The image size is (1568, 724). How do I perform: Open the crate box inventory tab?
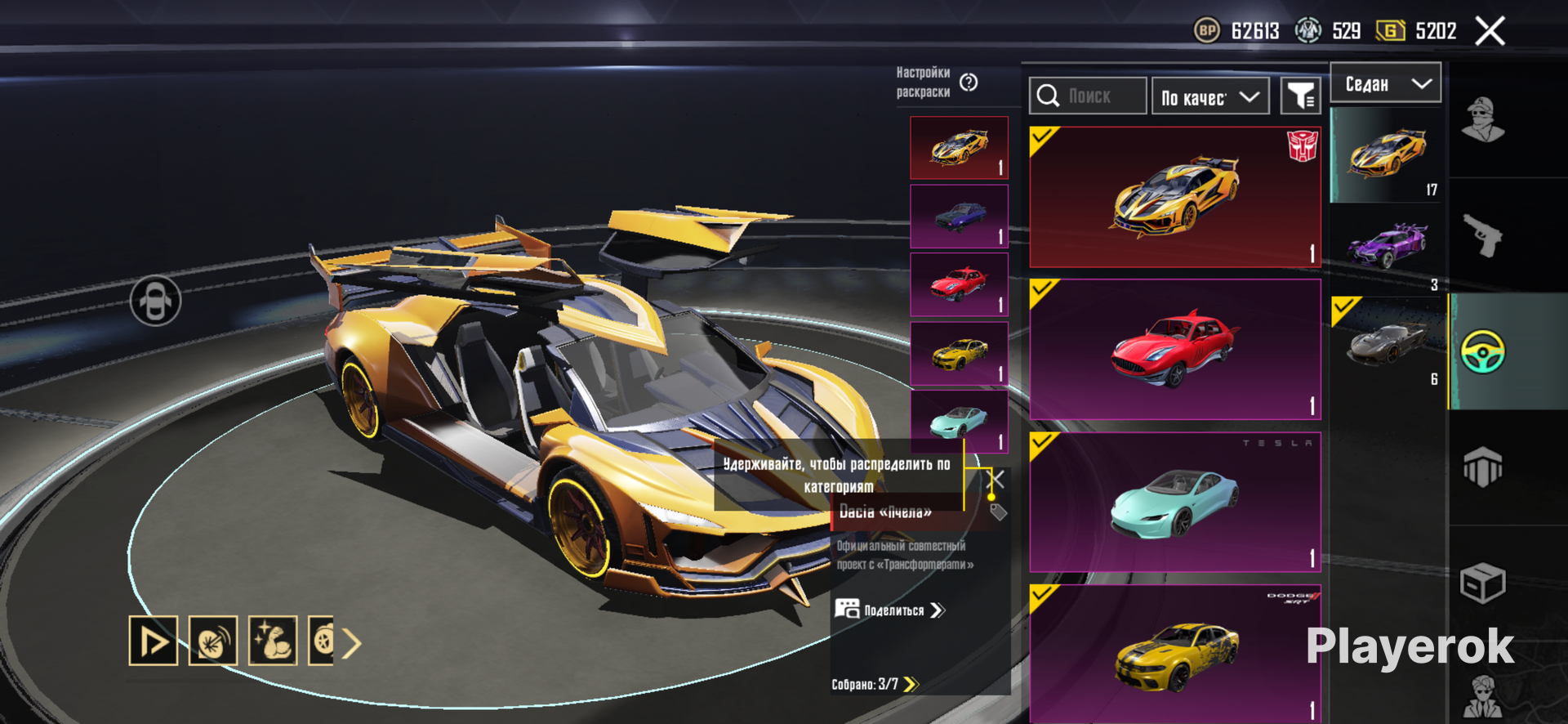(x=1482, y=583)
